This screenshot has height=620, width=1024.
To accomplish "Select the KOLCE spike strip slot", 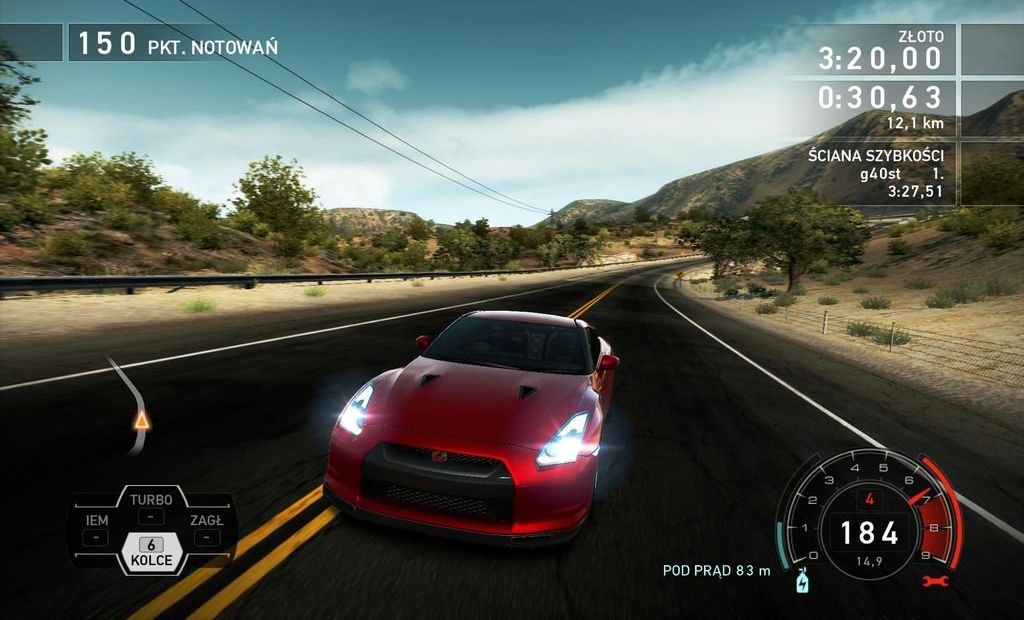I will click(x=151, y=553).
